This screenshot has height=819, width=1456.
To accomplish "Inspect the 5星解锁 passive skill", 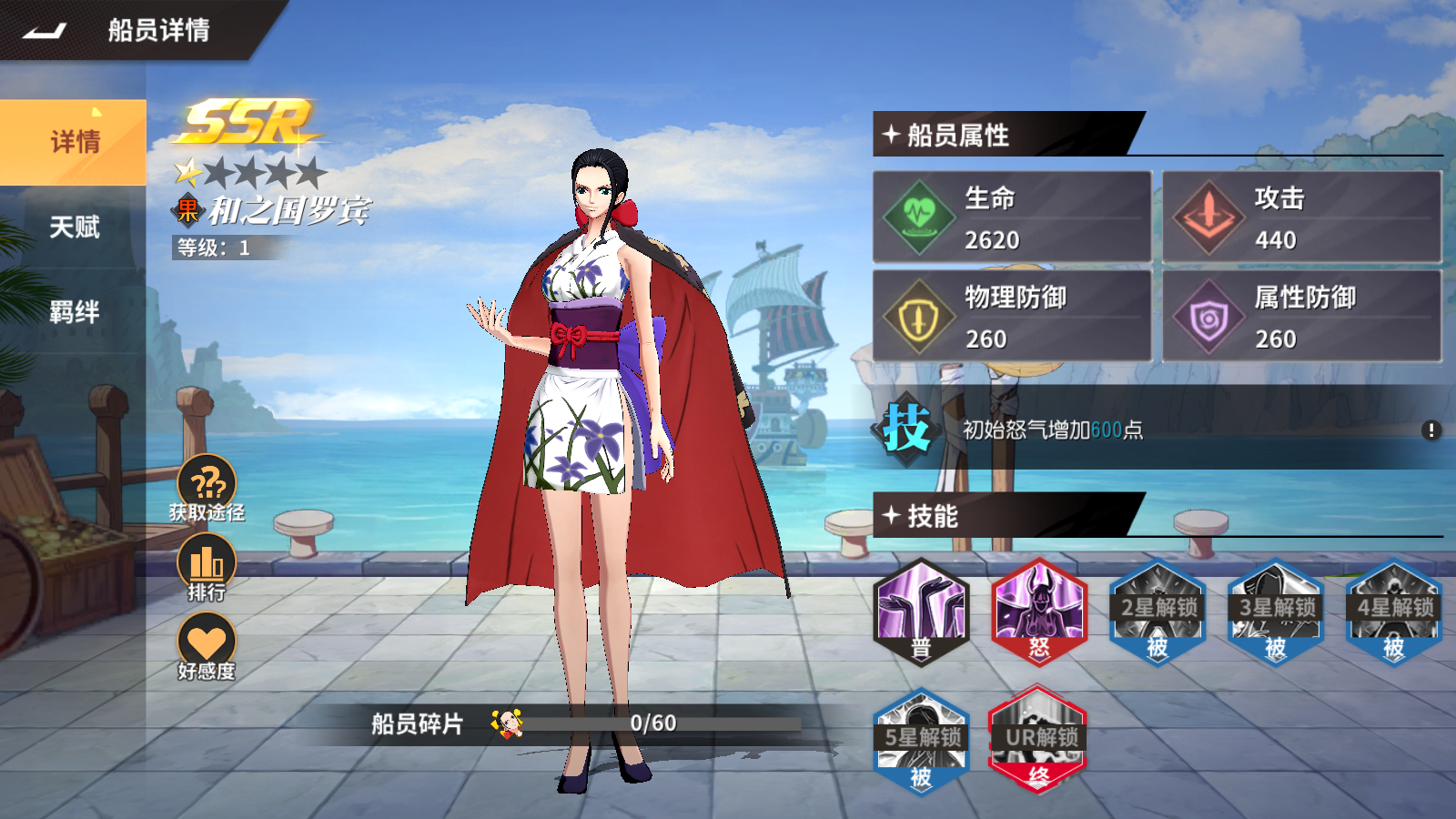I will (921, 741).
